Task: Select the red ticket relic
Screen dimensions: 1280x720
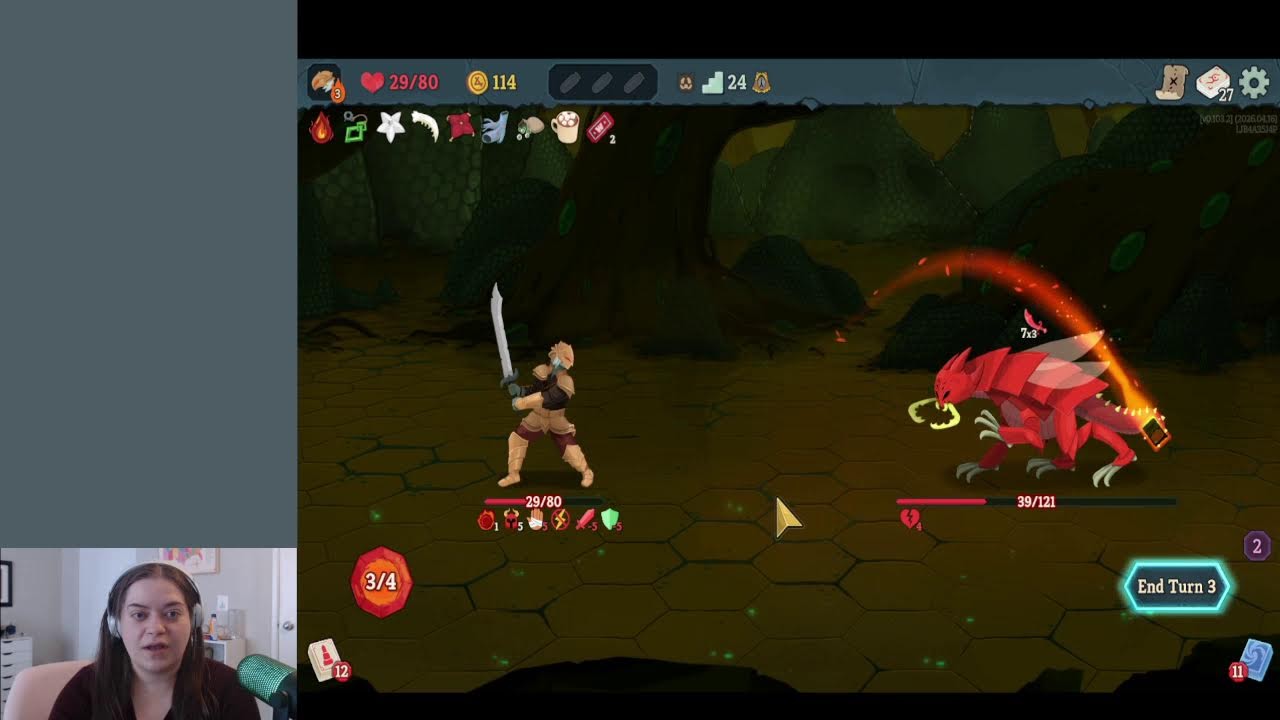Action: (599, 127)
